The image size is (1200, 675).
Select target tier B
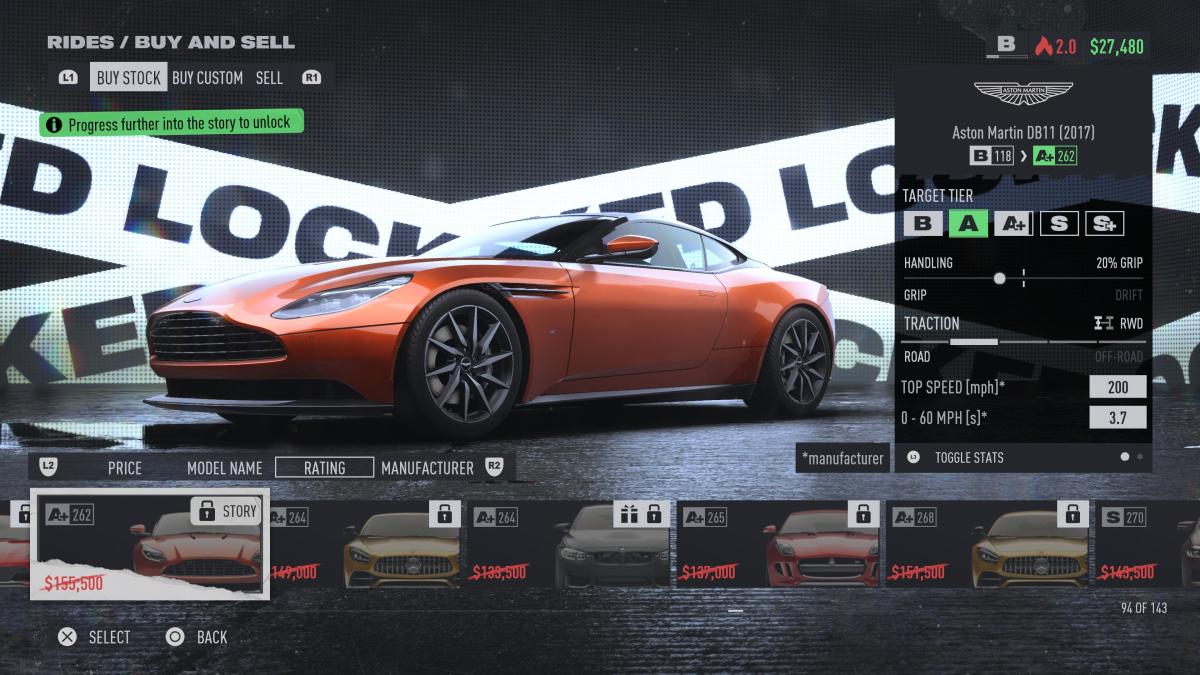[922, 223]
